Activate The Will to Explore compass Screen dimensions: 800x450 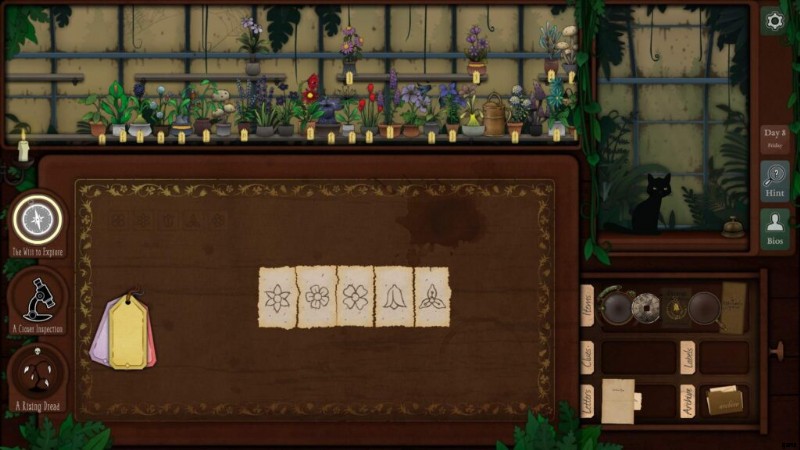point(37,218)
